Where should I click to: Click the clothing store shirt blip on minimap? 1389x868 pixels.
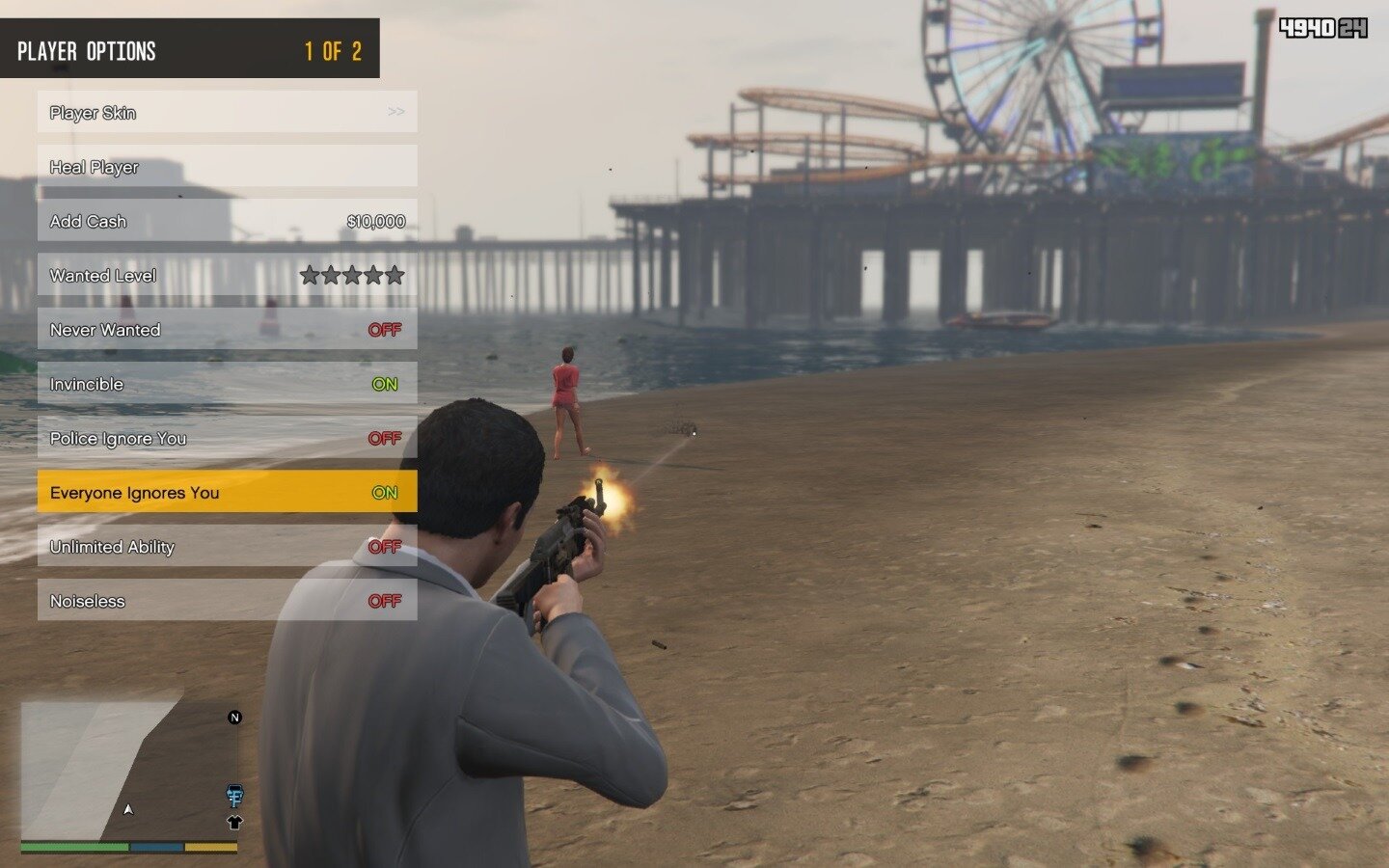click(x=234, y=823)
